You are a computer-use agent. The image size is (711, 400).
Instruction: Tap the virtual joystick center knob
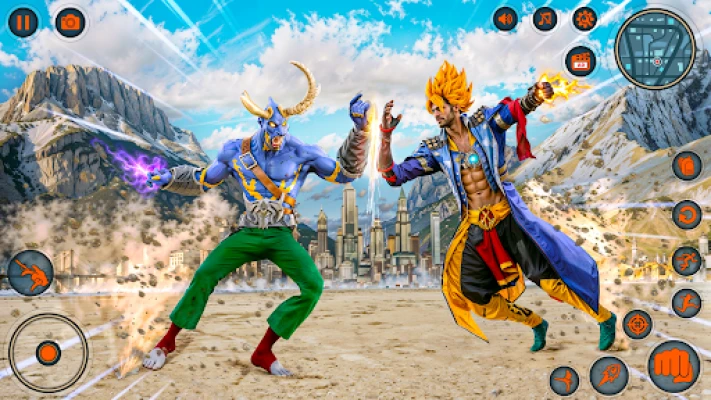48,353
